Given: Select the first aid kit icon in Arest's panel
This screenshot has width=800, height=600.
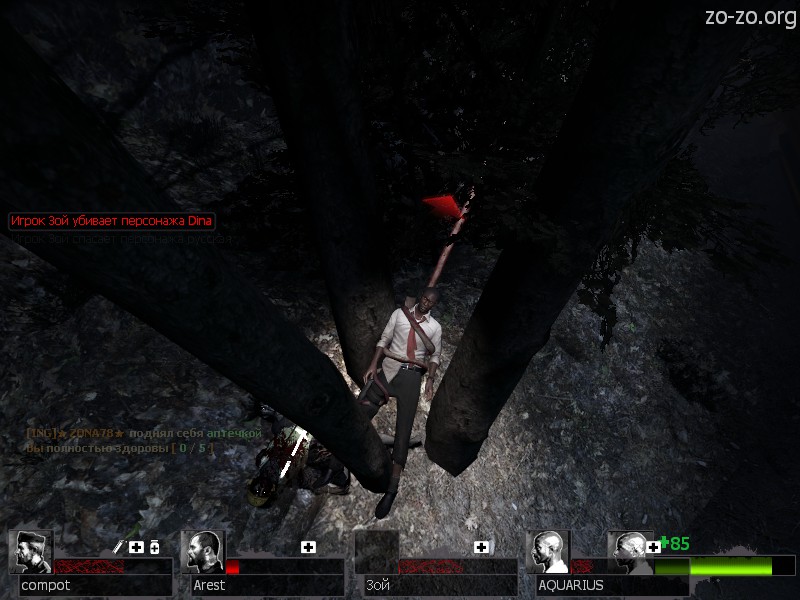Looking at the screenshot, I should point(308,547).
